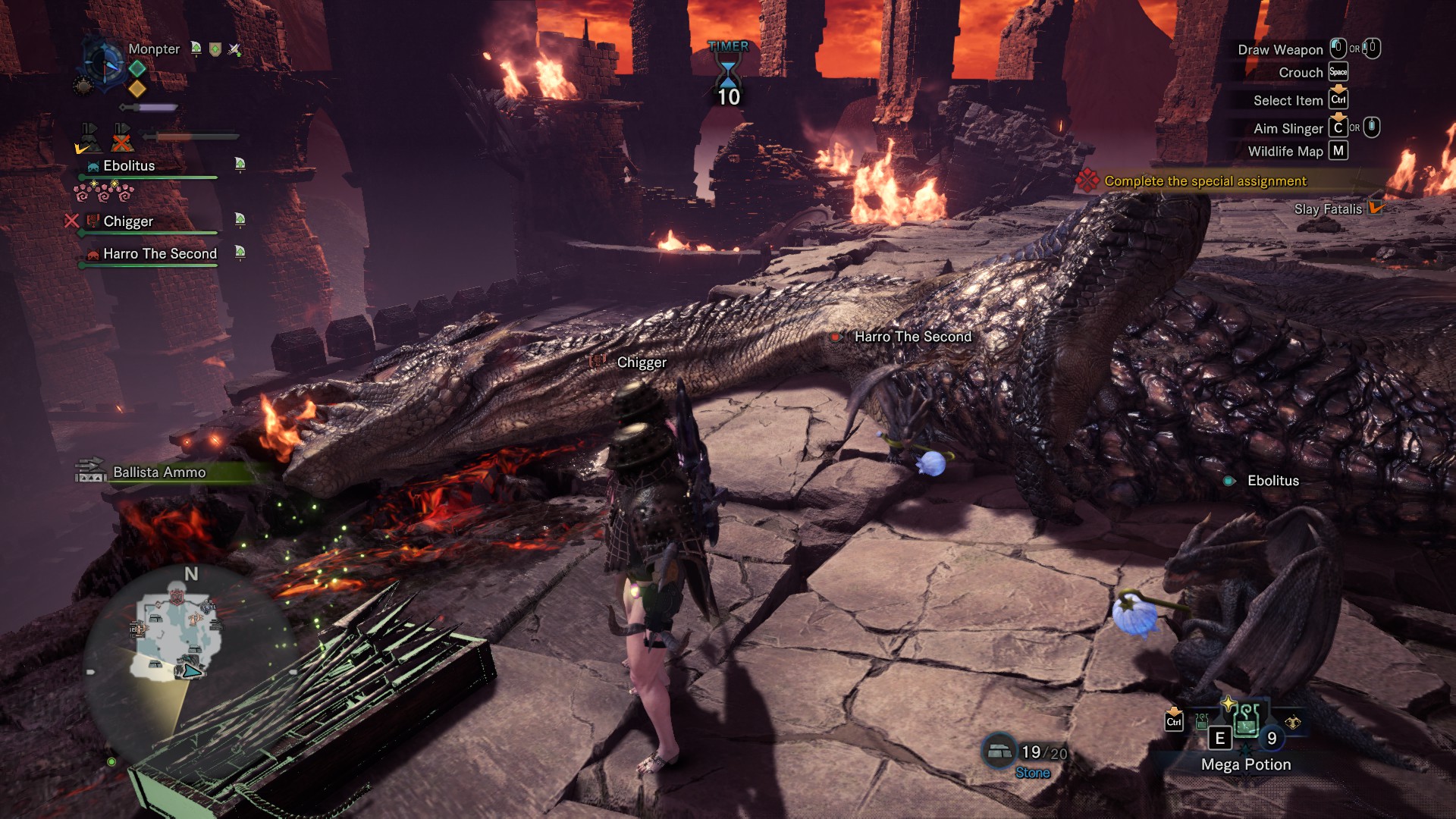
Task: Click the Ballista Ammo pickup notice
Action: [158, 472]
